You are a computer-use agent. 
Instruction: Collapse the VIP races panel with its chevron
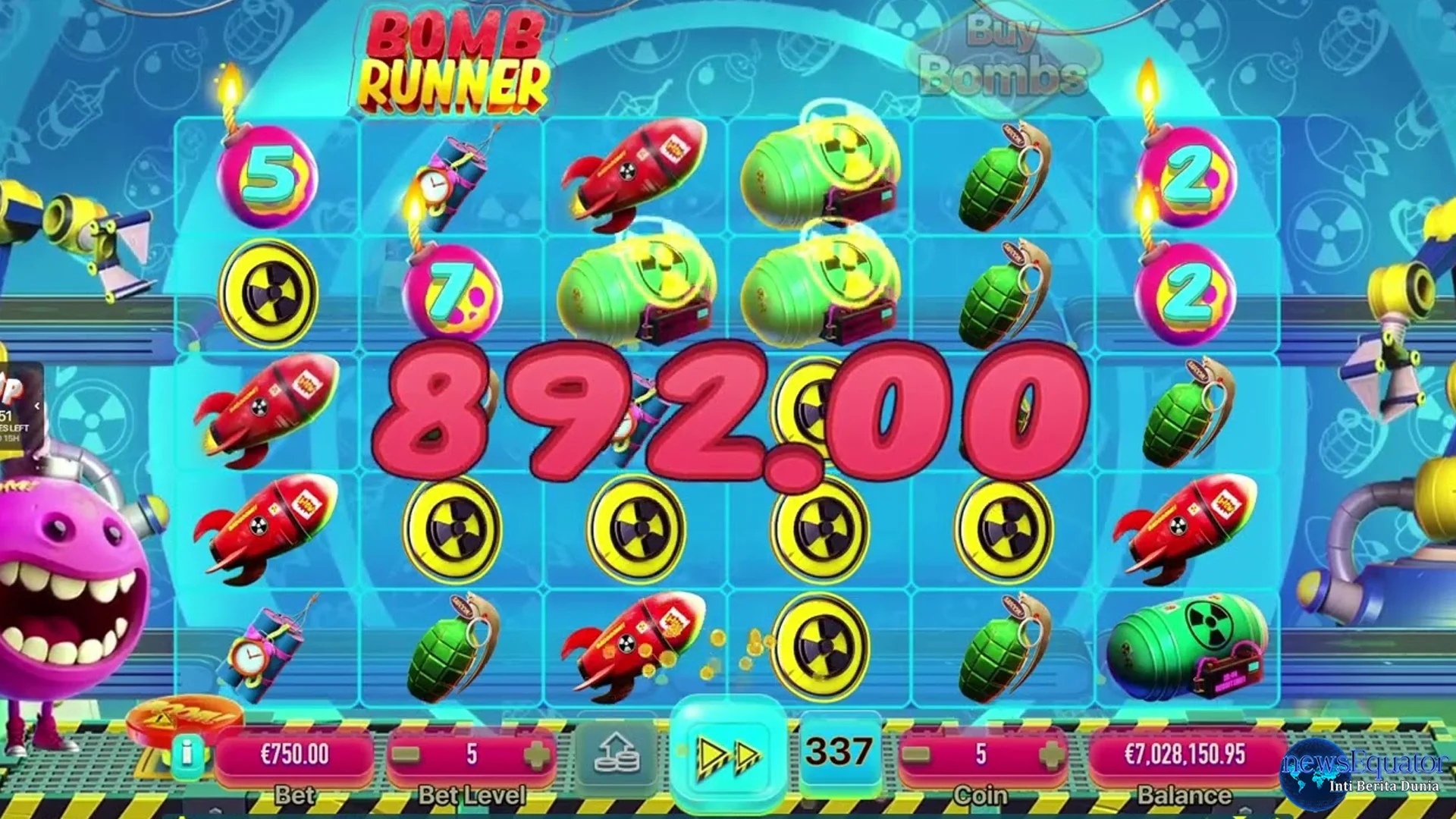[x=37, y=406]
